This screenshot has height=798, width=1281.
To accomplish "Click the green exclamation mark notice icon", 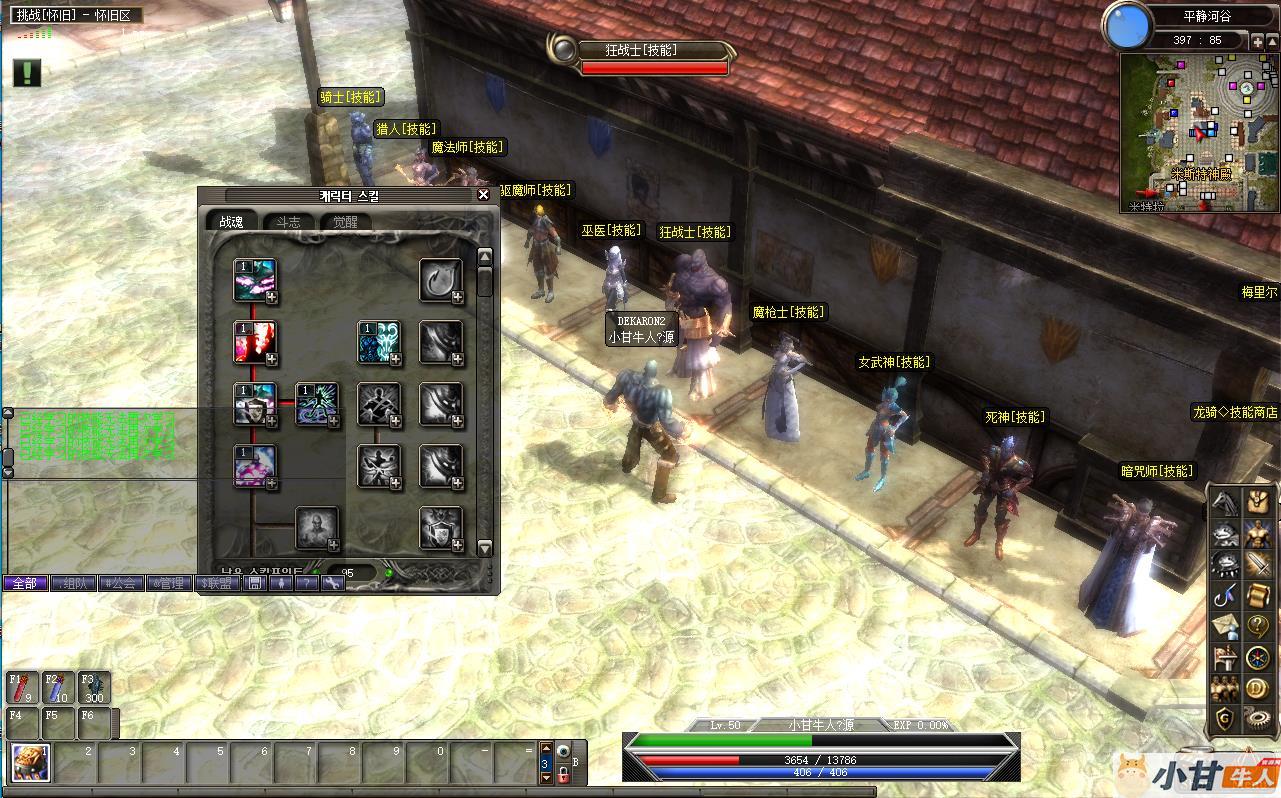I will point(27,72).
